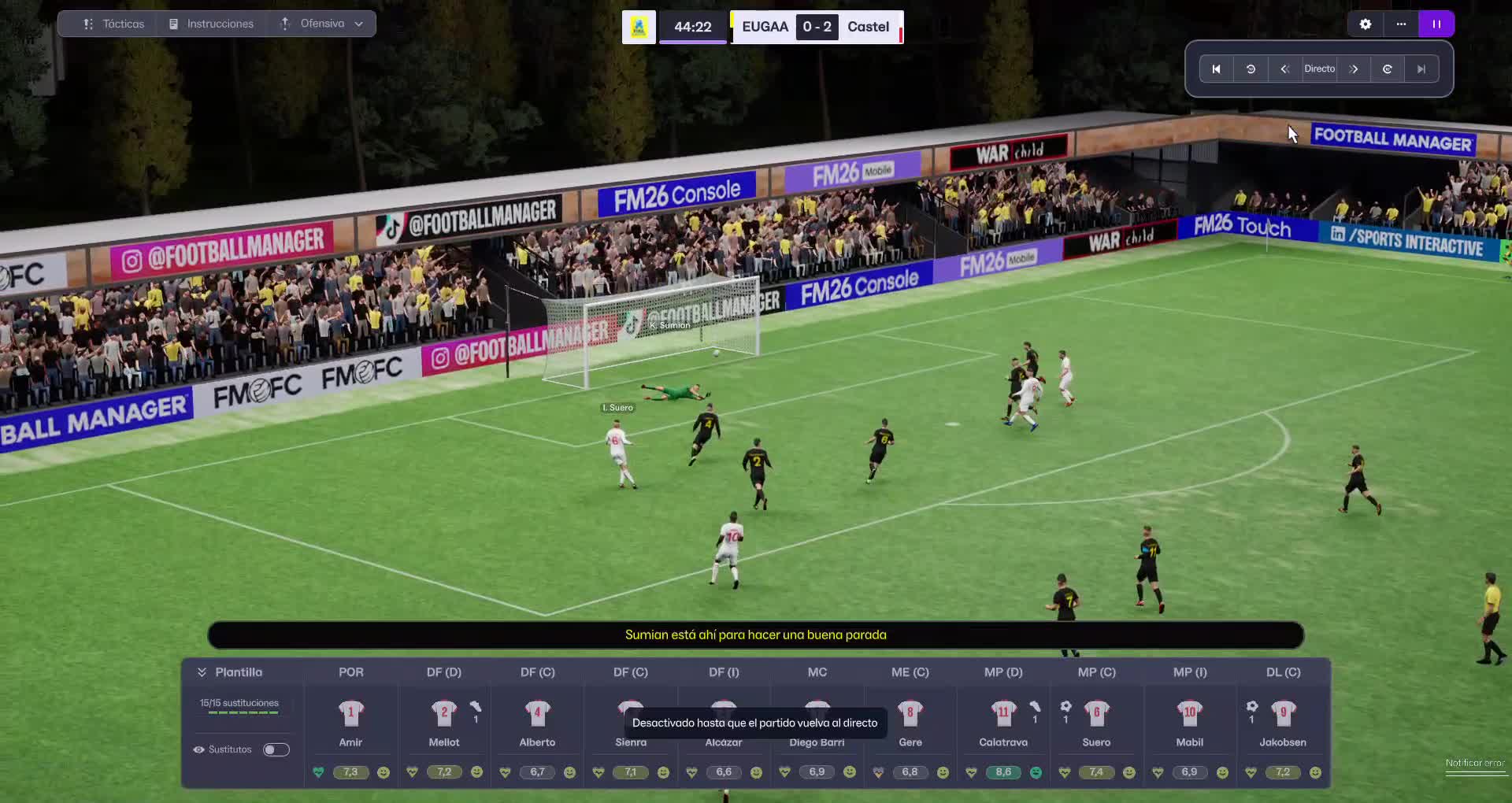Image resolution: width=1512 pixels, height=803 pixels.
Task: Expand the Ofensiva mentality dropdown
Action: click(x=322, y=24)
